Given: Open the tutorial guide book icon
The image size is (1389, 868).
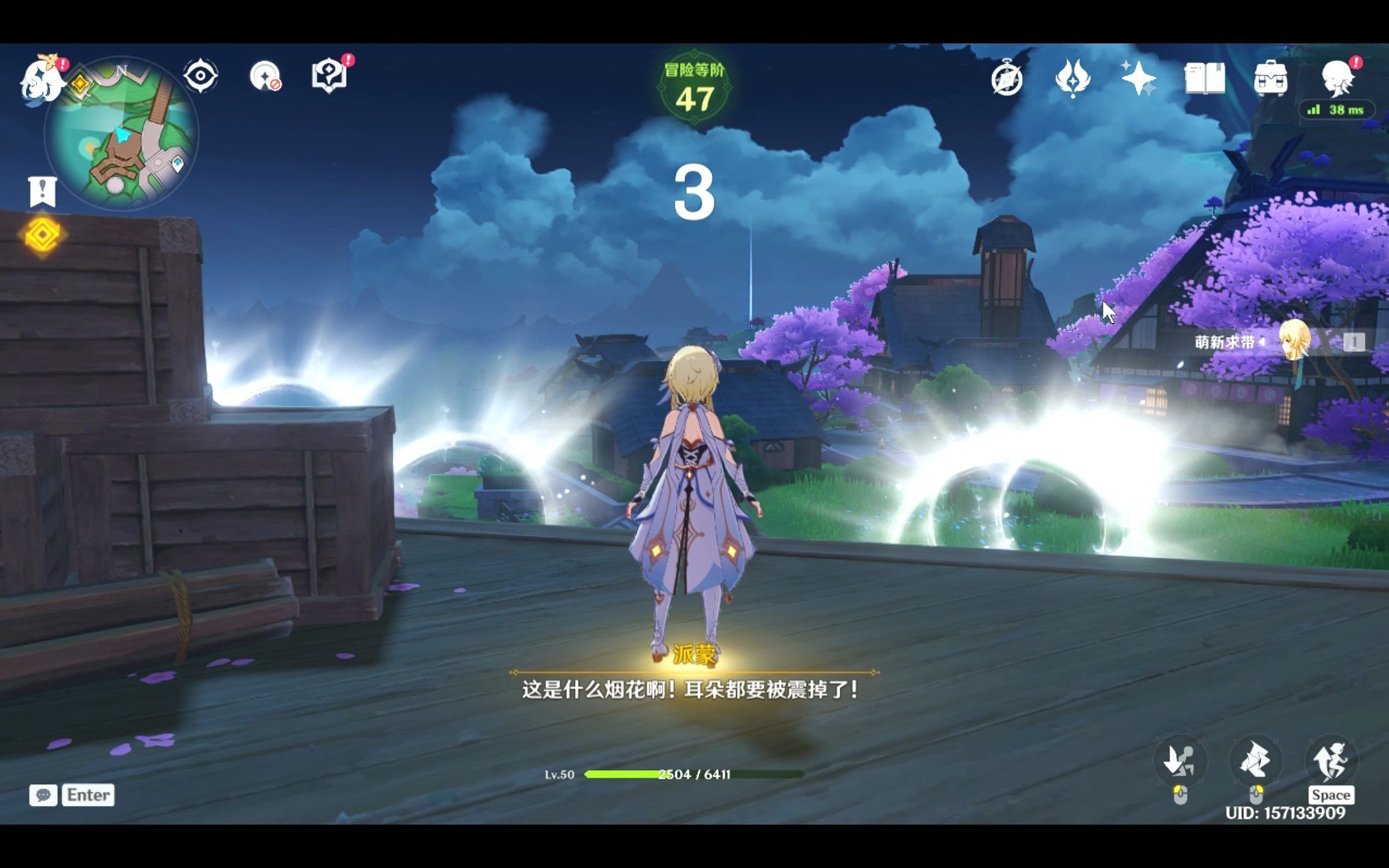Looking at the screenshot, I should pos(329,75).
